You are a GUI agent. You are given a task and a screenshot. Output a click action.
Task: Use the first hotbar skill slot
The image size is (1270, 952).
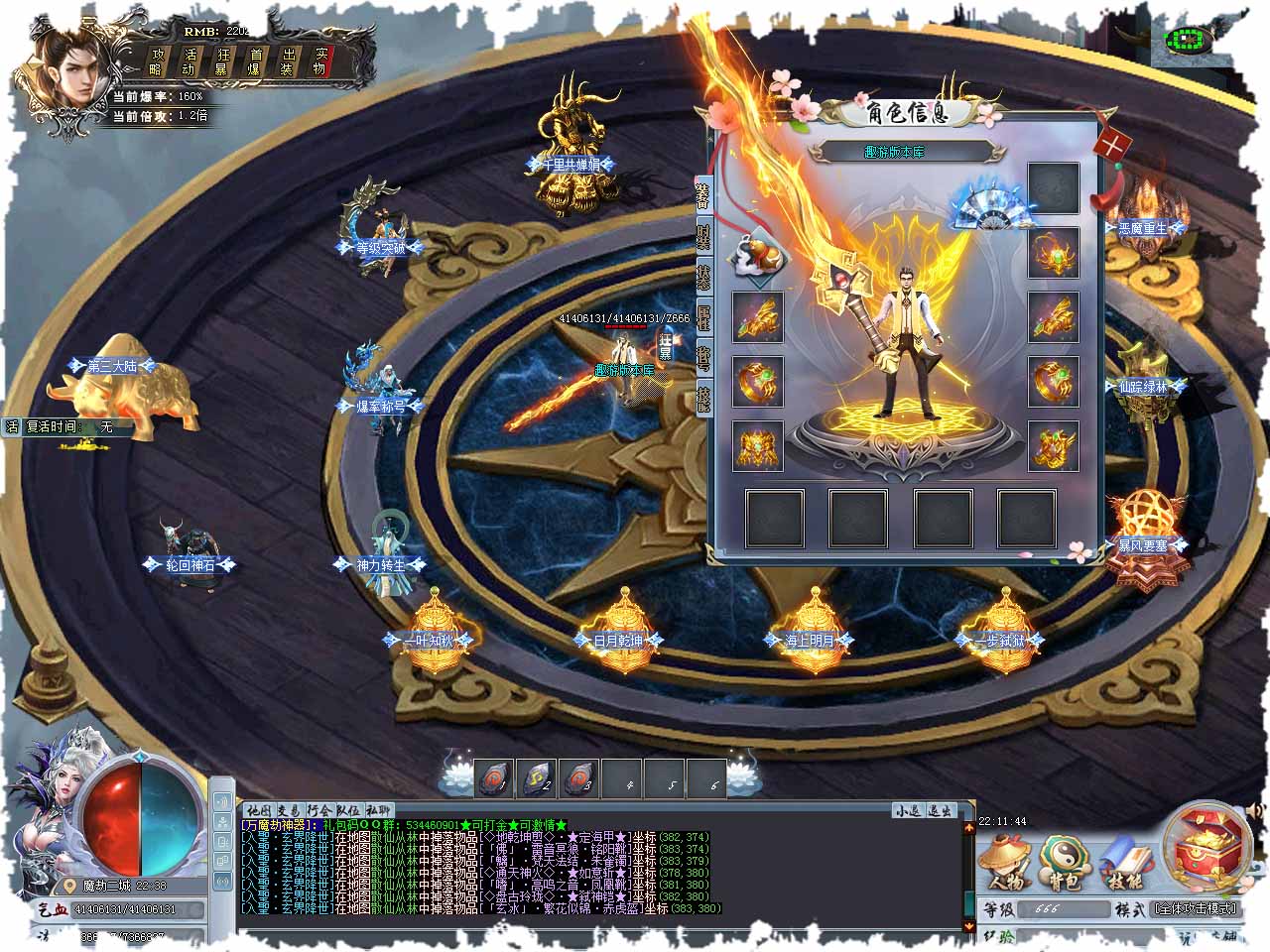[492, 779]
